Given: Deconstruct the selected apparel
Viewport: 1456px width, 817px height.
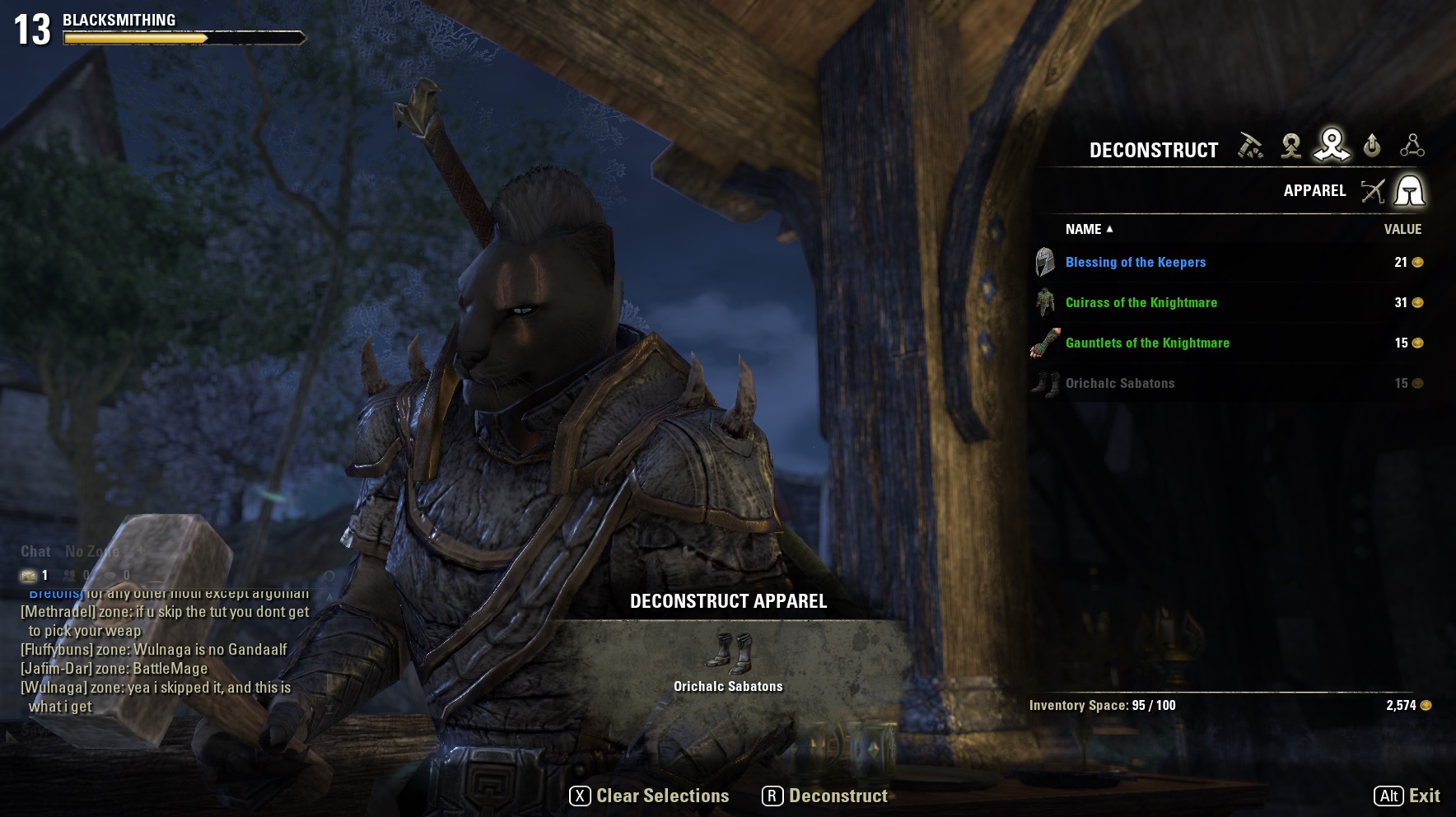Looking at the screenshot, I should tap(825, 796).
